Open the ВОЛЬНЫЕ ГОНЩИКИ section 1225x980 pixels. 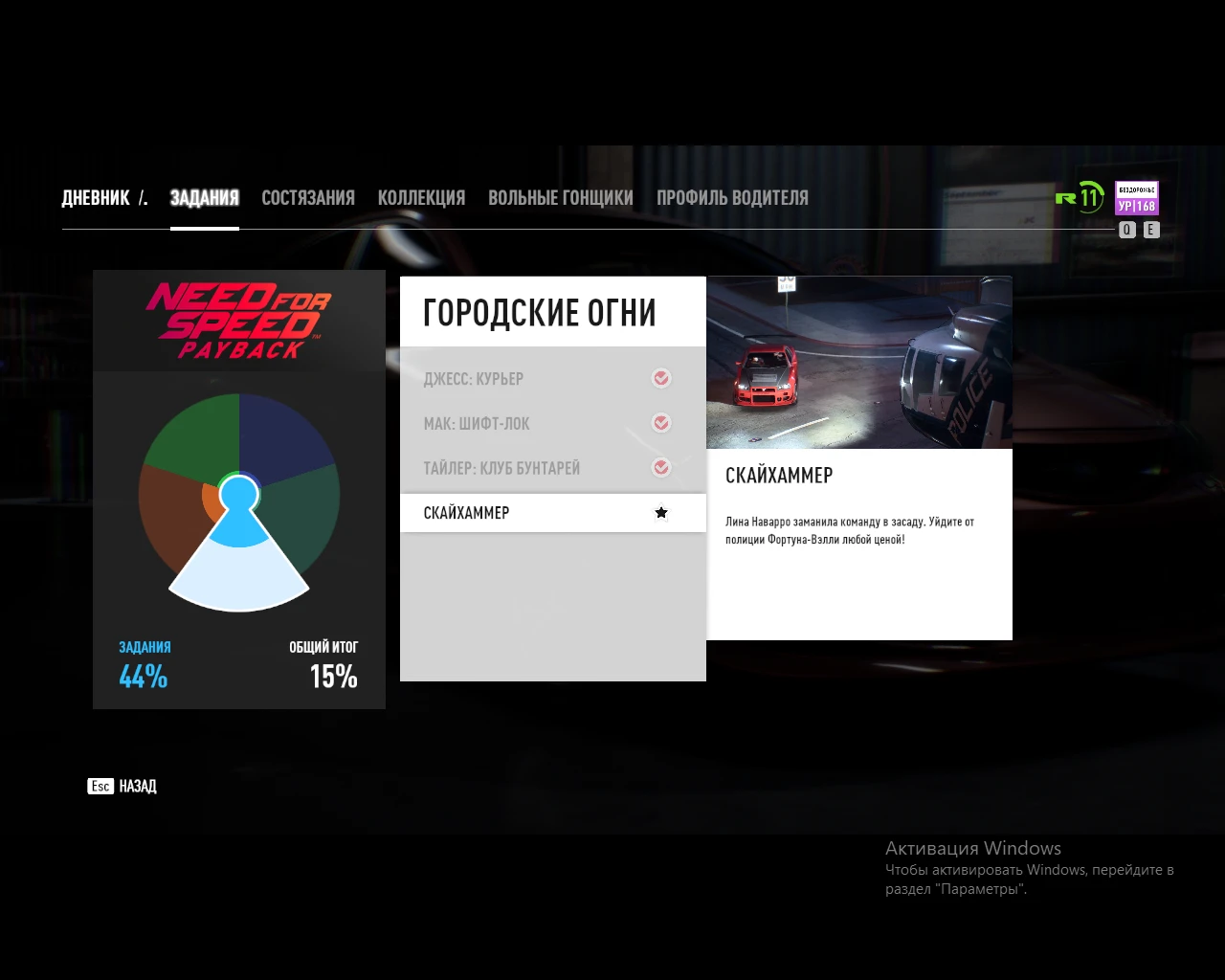(561, 198)
